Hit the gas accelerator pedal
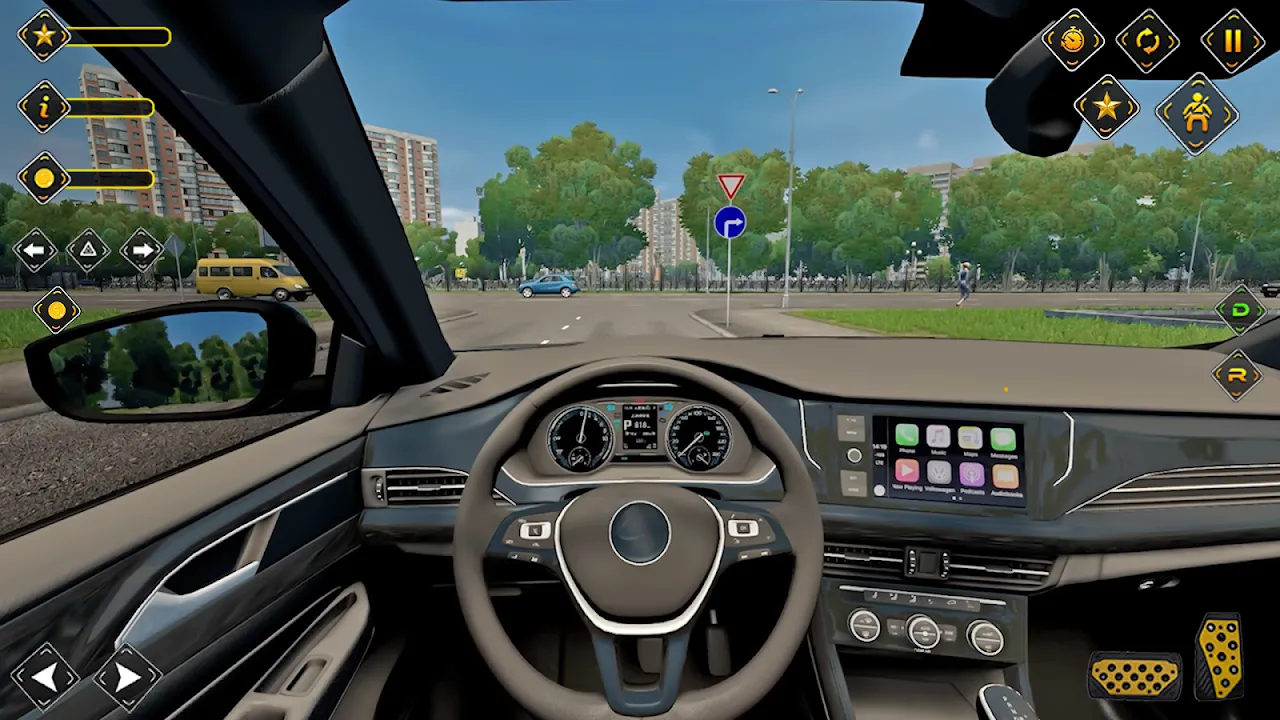 [1220, 656]
